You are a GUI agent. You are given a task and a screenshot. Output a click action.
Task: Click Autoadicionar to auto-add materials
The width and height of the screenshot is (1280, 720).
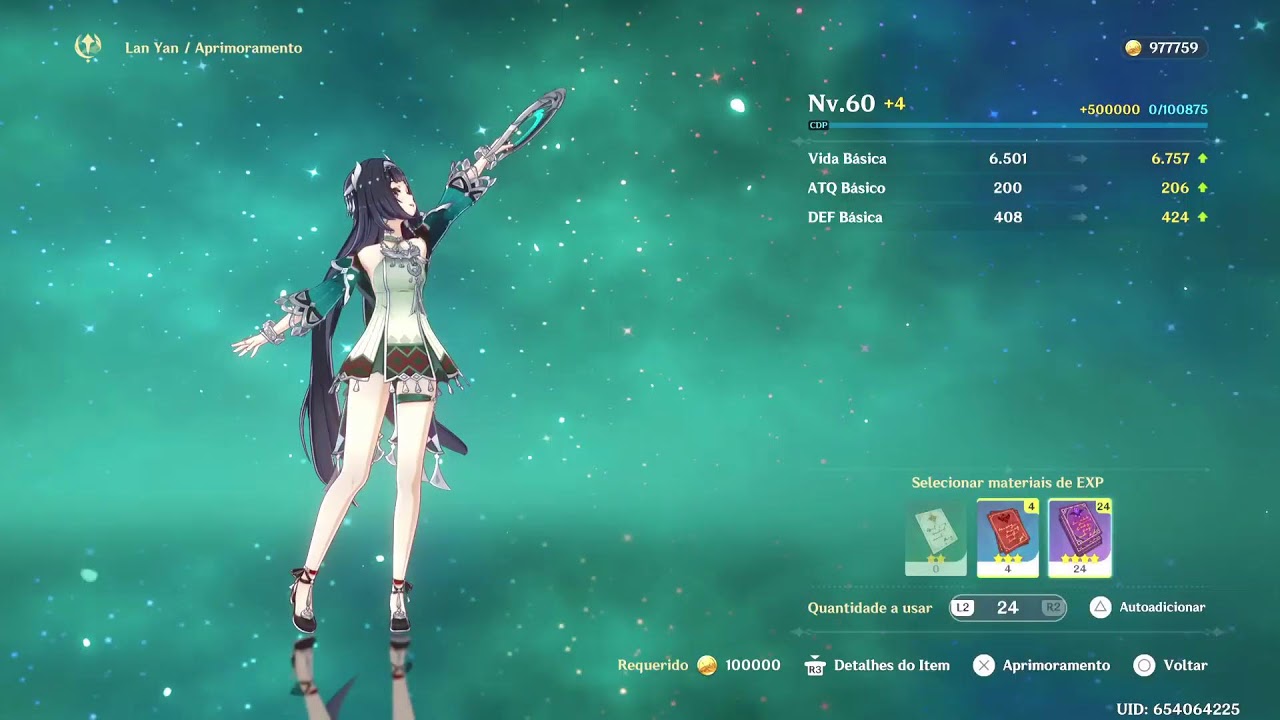1147,607
